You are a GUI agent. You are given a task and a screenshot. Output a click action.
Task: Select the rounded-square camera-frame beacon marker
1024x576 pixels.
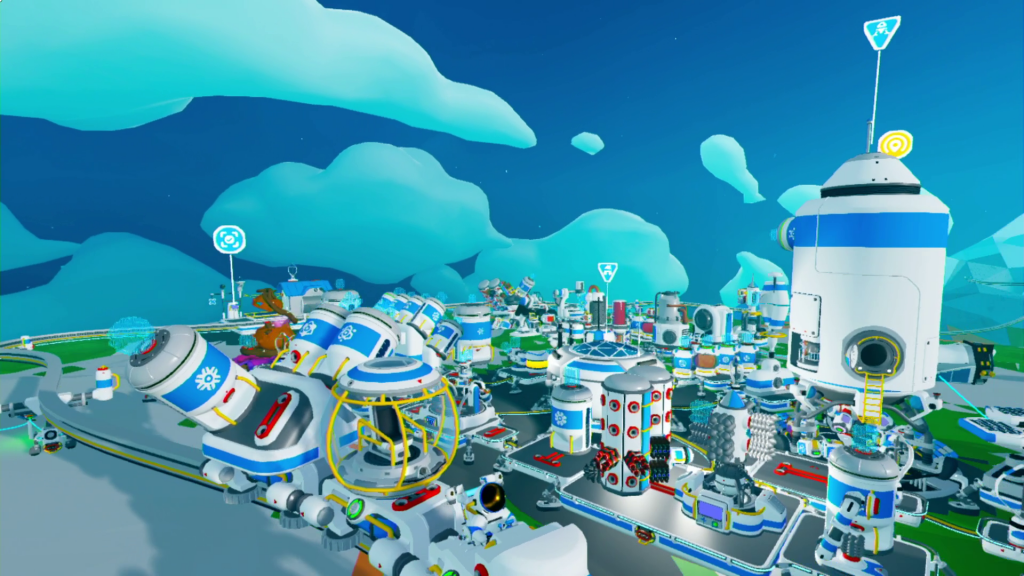[229, 240]
